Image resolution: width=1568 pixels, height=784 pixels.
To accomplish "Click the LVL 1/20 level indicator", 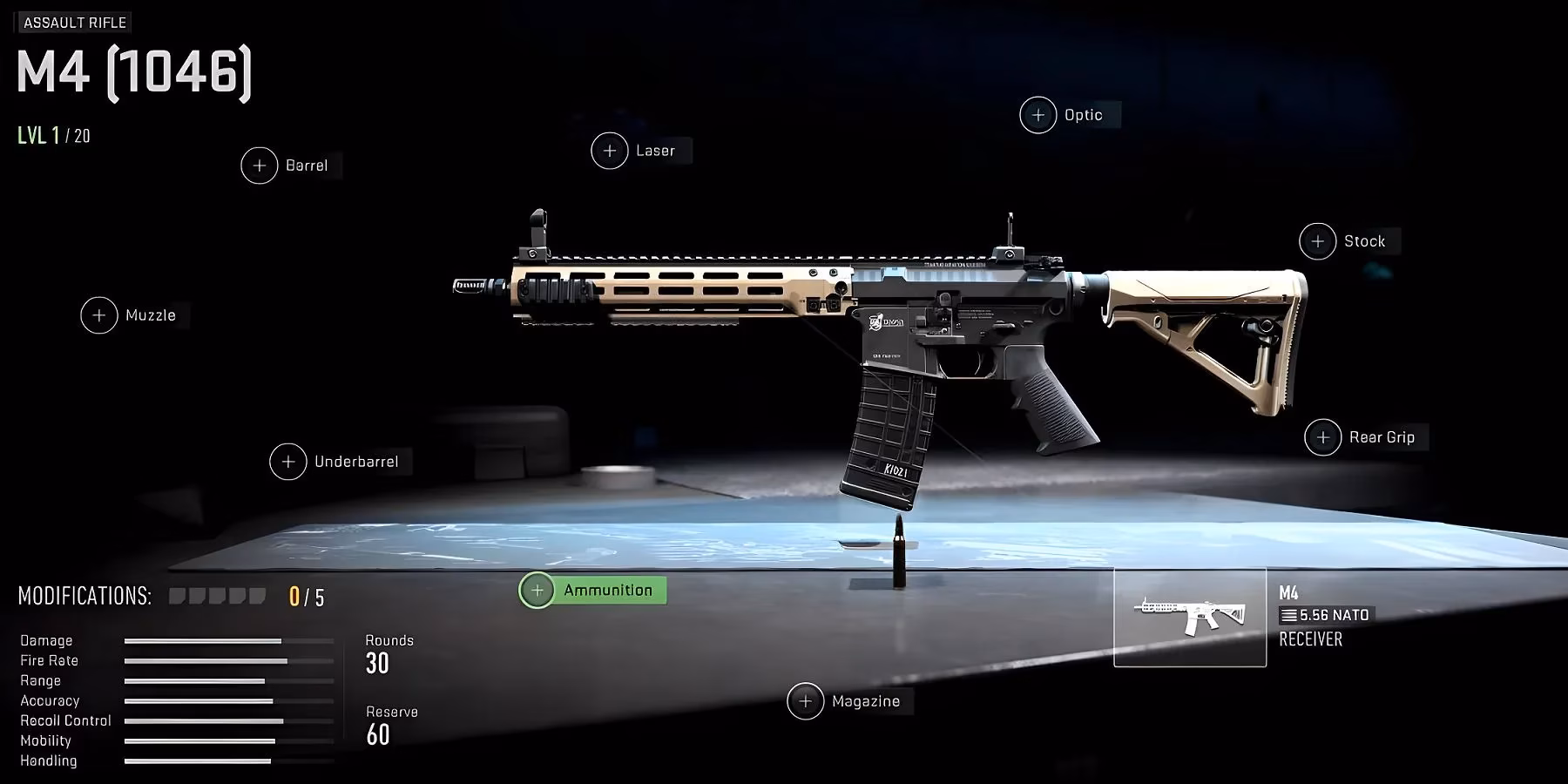I will 54,135.
